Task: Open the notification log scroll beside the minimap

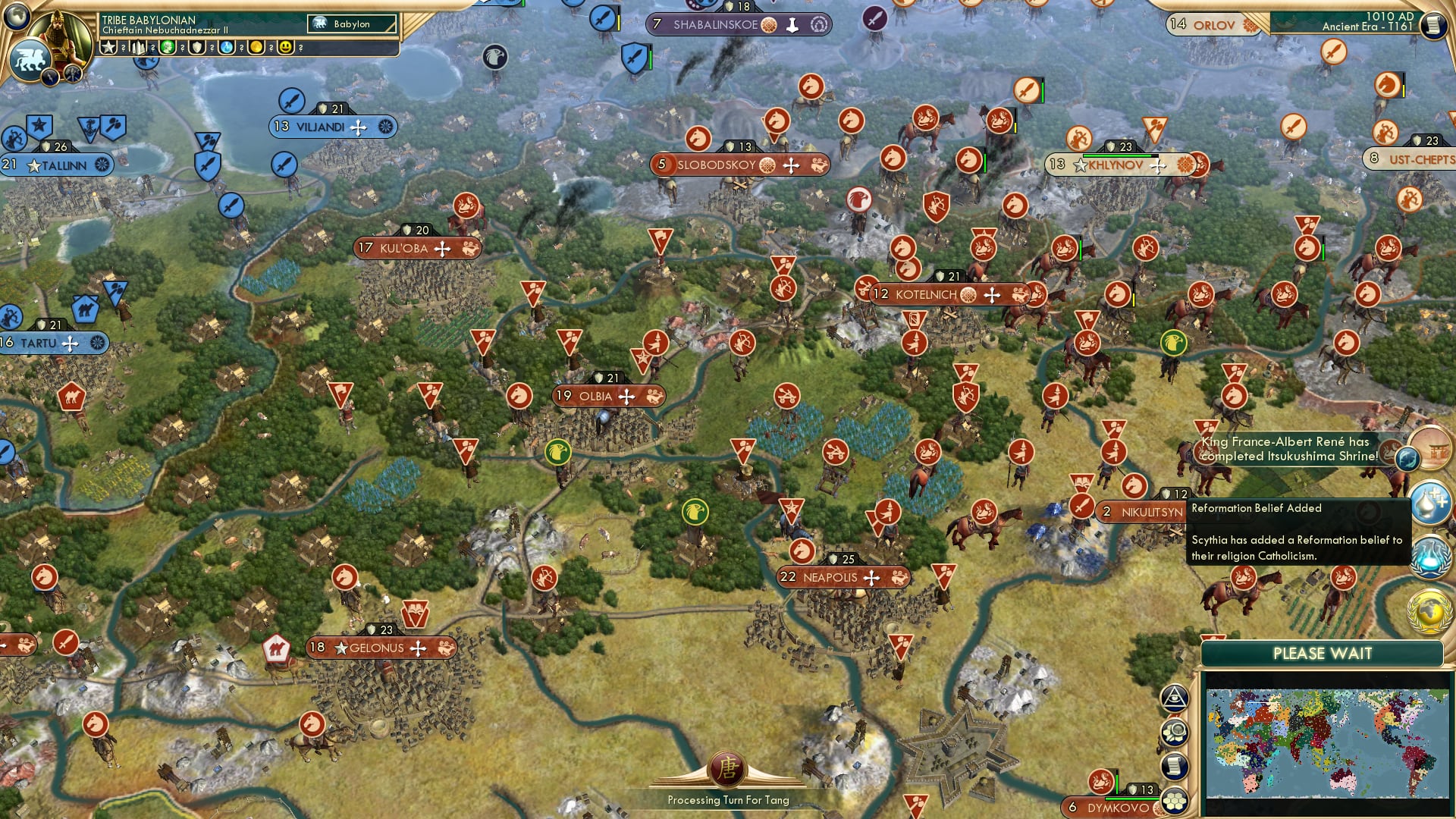Action: pos(1175,764)
